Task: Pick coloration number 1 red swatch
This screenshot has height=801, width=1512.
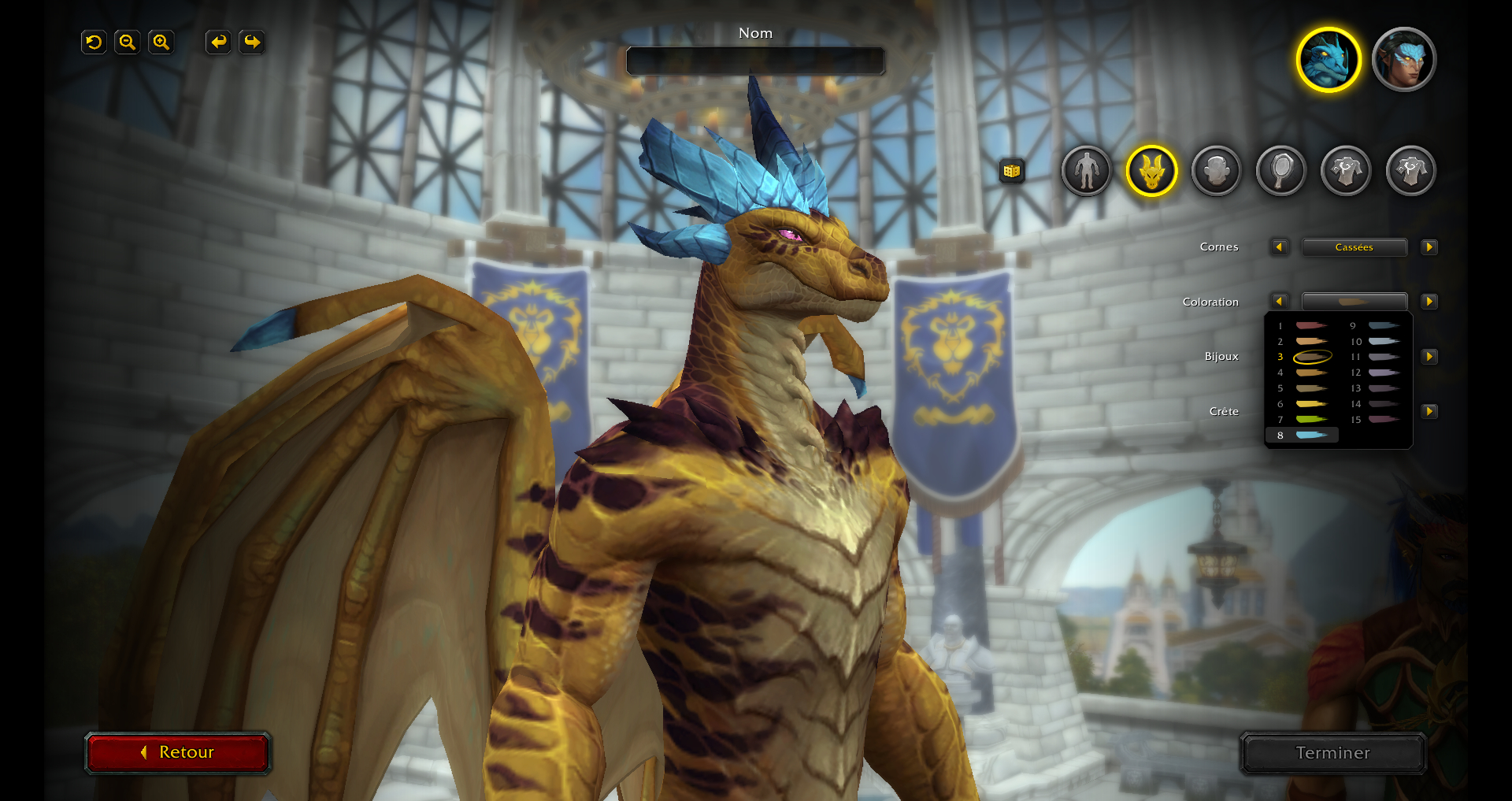Action: click(1310, 325)
